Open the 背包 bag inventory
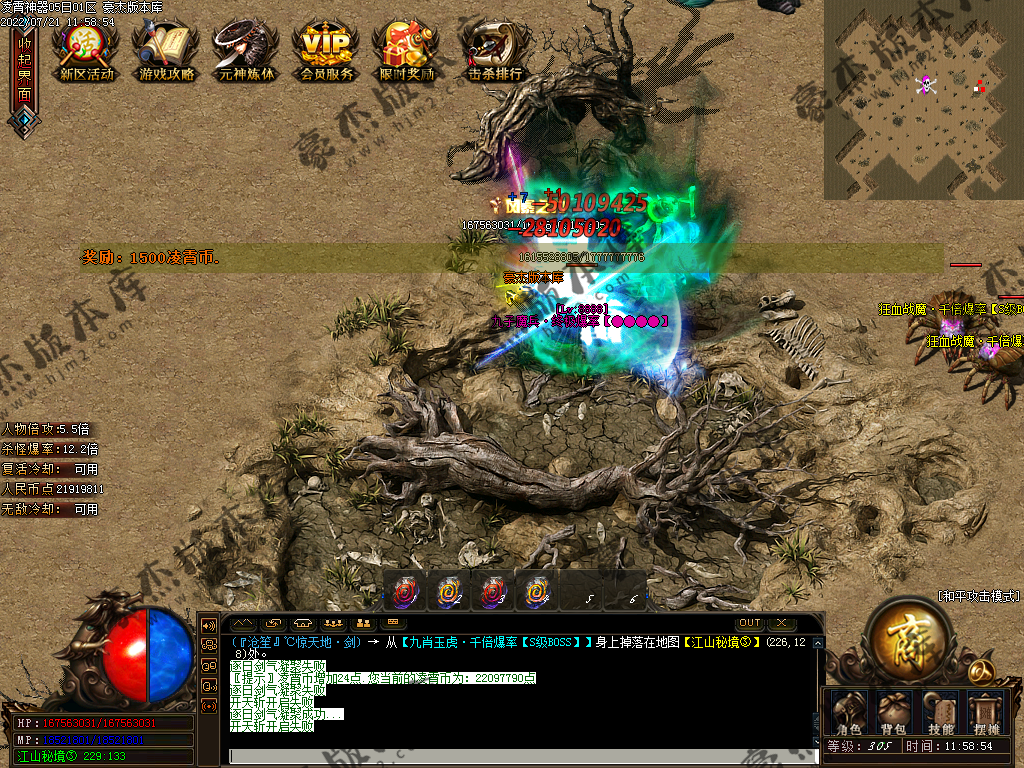The width and height of the screenshot is (1024, 768). (893, 712)
